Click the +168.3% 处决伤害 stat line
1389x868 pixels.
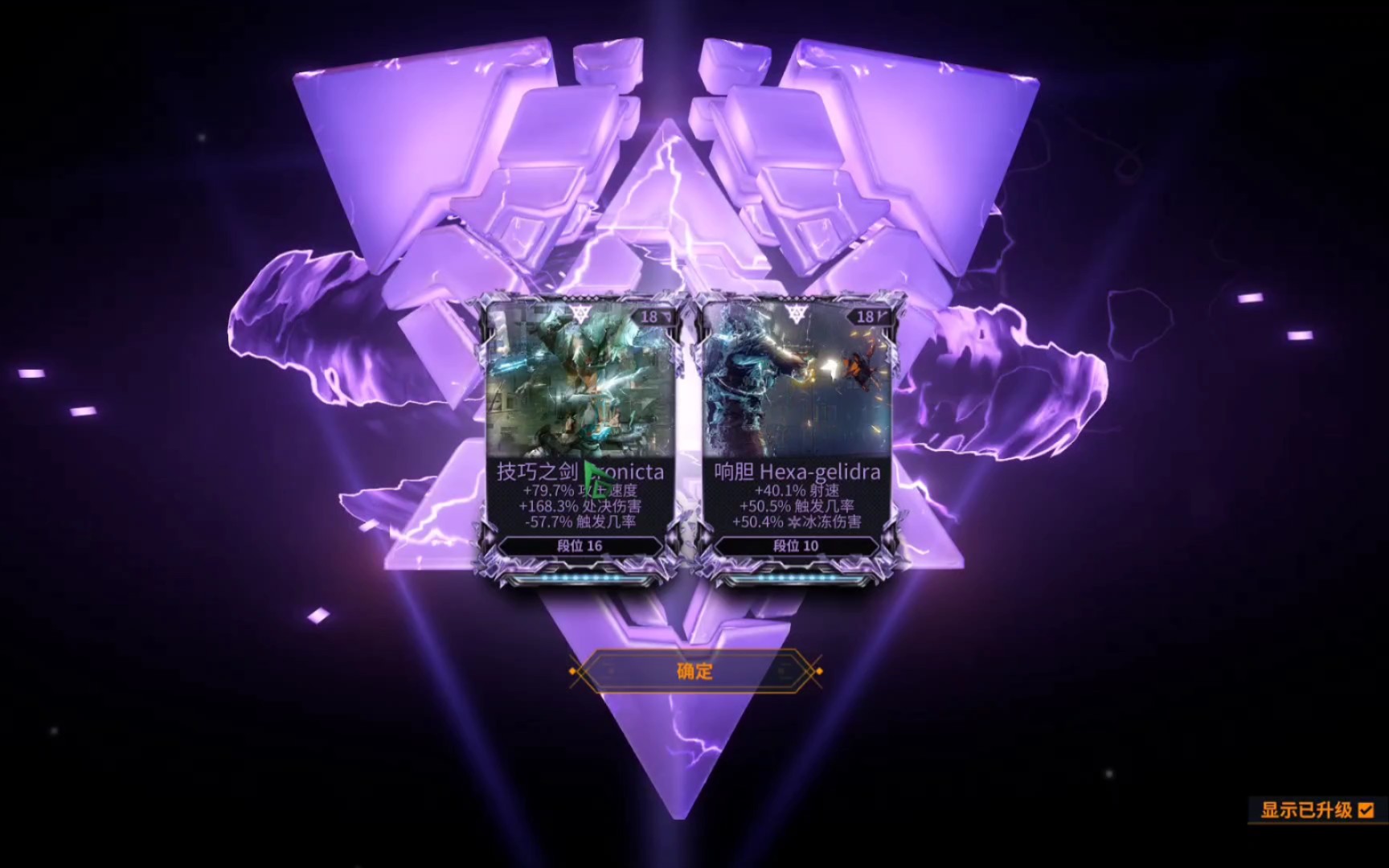pyautogui.click(x=578, y=506)
